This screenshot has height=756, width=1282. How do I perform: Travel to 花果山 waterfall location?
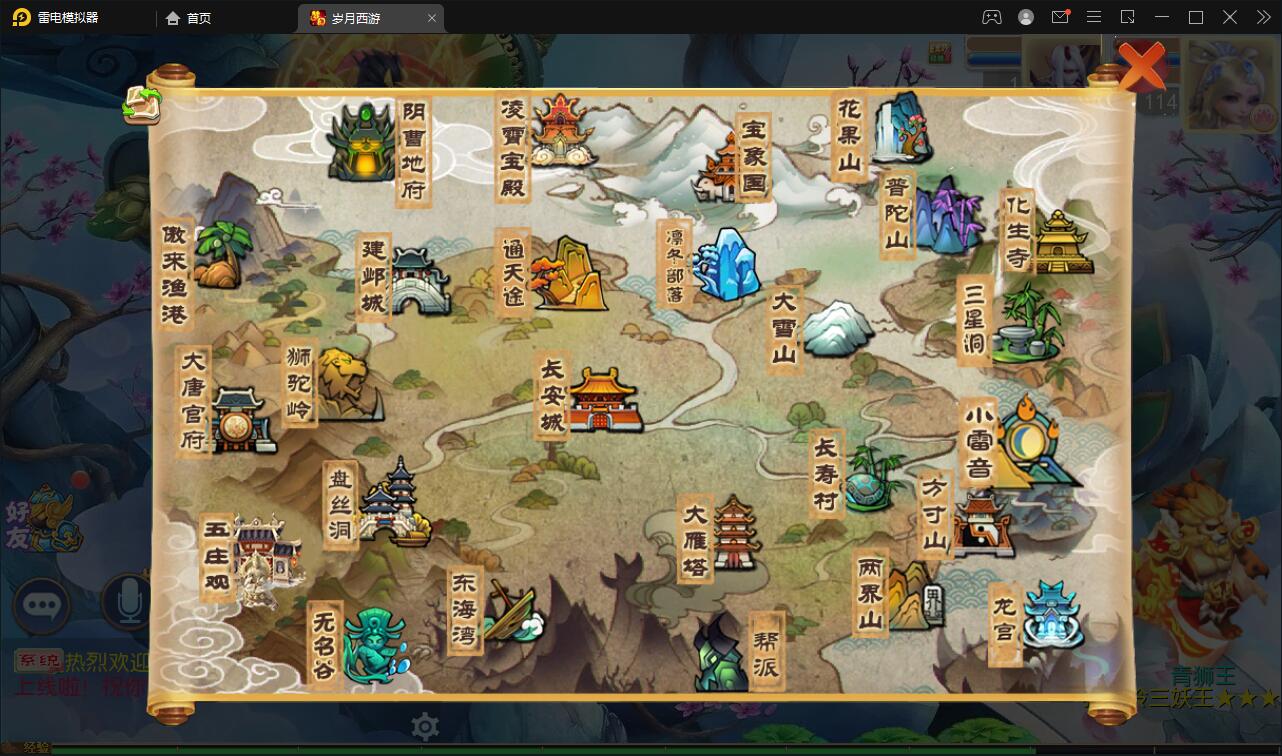[900, 128]
